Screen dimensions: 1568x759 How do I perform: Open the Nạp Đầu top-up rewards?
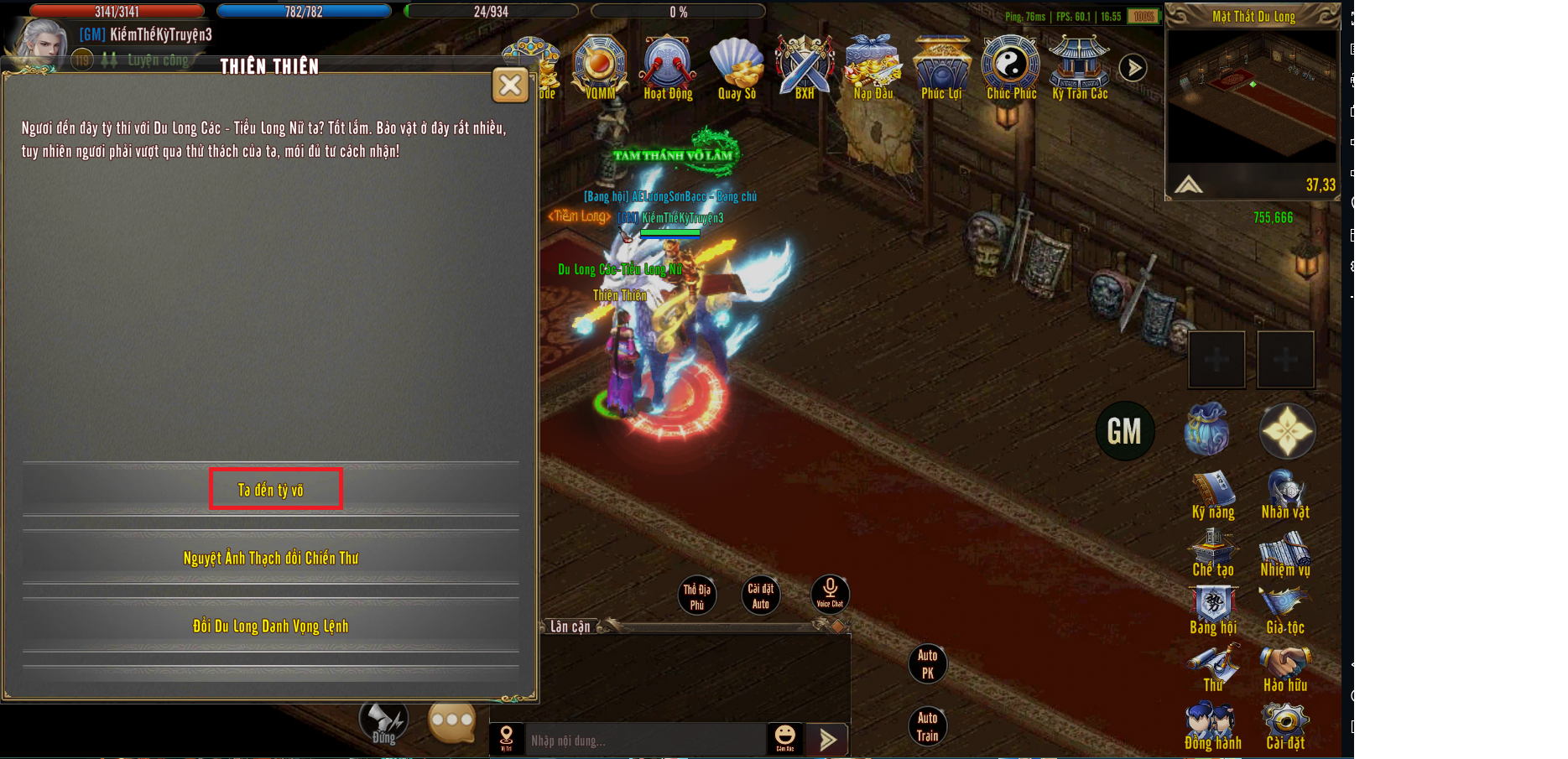coord(873,67)
